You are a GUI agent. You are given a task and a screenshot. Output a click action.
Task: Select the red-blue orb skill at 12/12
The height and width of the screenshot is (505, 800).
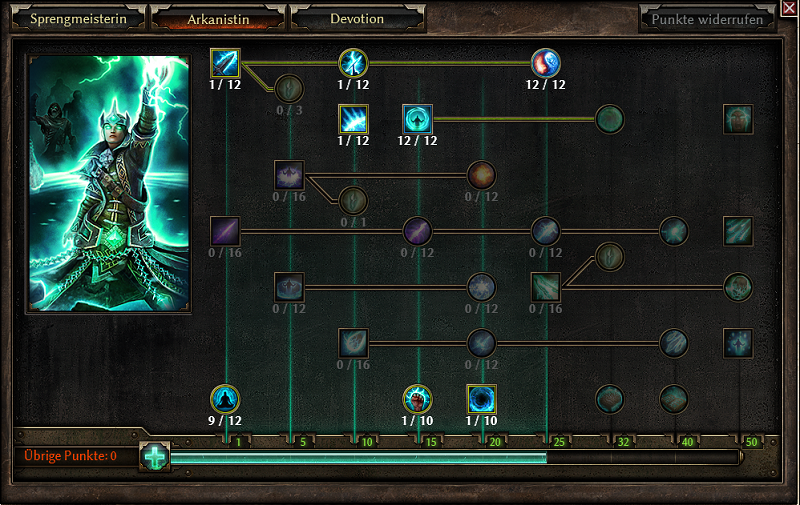[546, 63]
